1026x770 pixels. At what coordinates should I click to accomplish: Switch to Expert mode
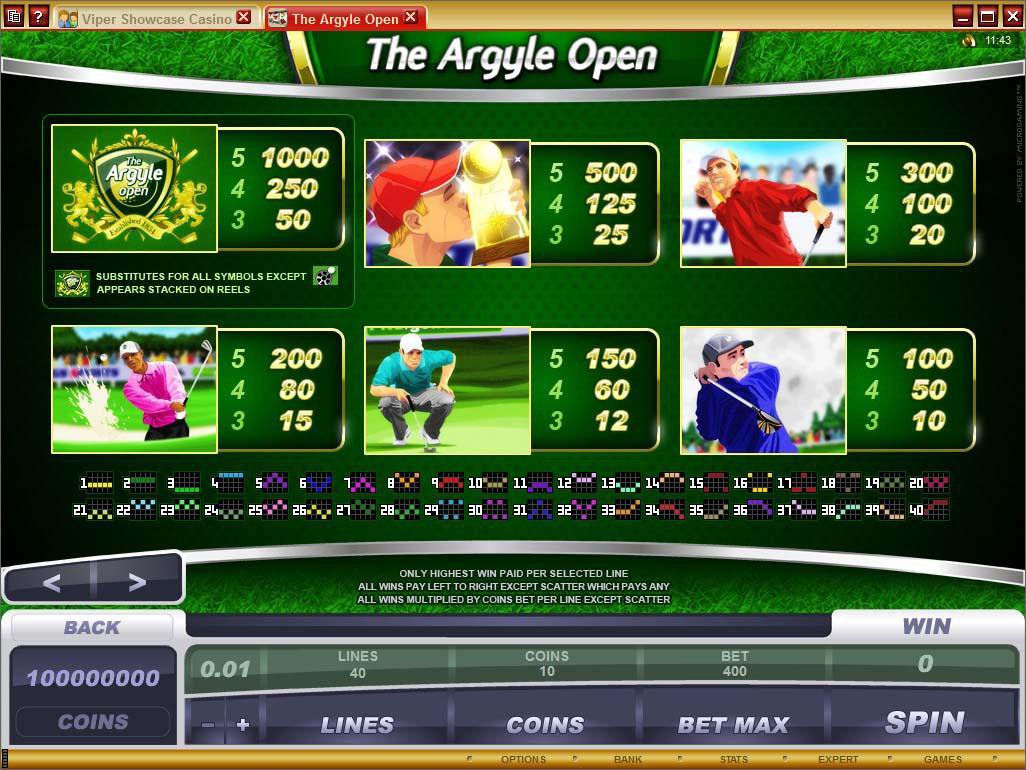click(x=838, y=760)
